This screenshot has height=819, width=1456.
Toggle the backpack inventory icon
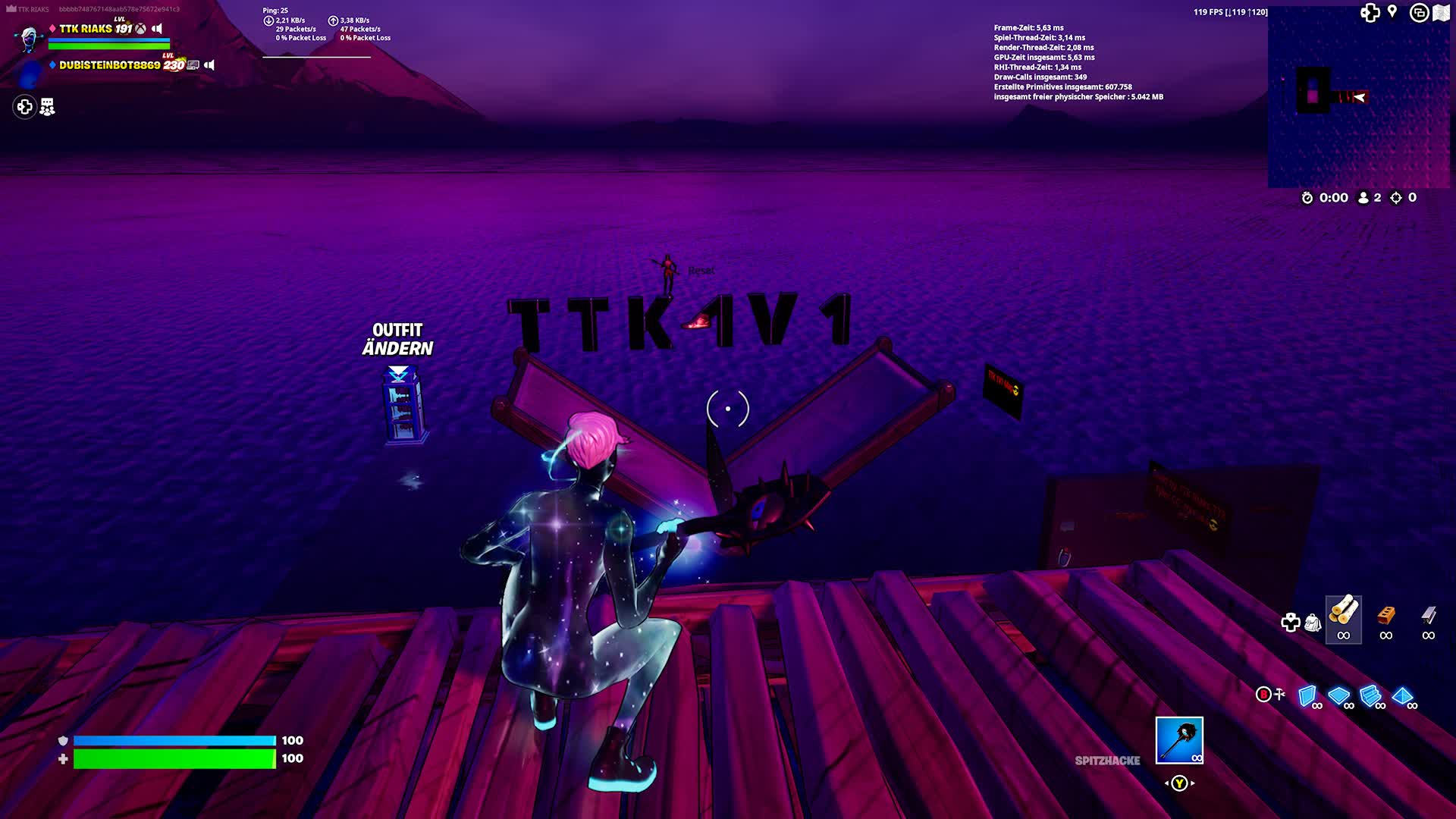click(1313, 622)
